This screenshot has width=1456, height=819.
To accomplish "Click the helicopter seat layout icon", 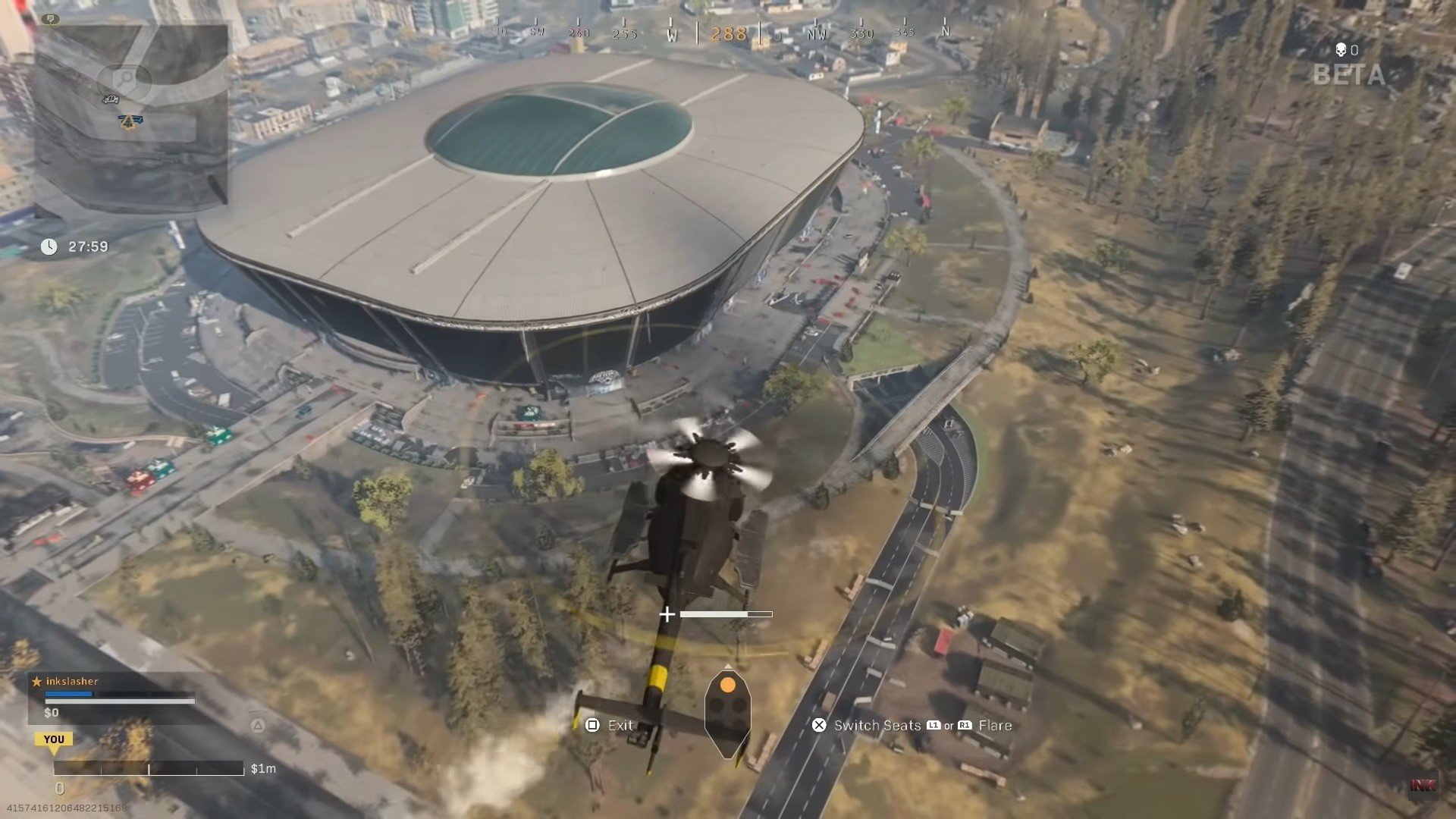I will pos(727,712).
